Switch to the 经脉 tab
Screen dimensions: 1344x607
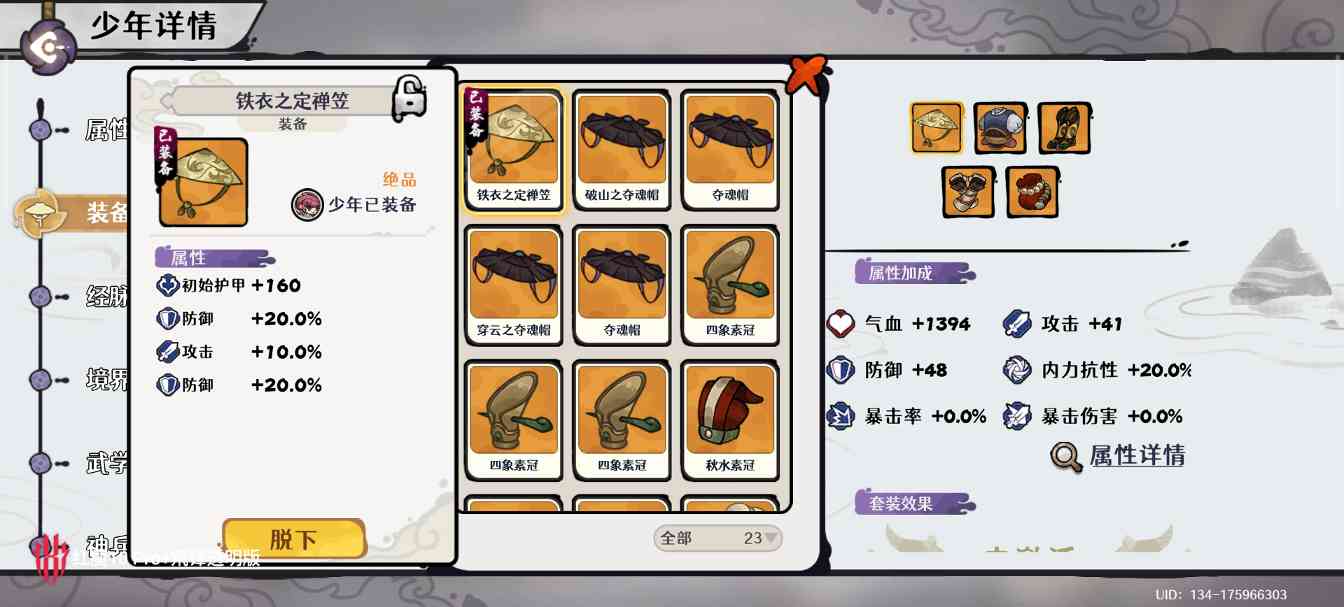click(x=105, y=297)
